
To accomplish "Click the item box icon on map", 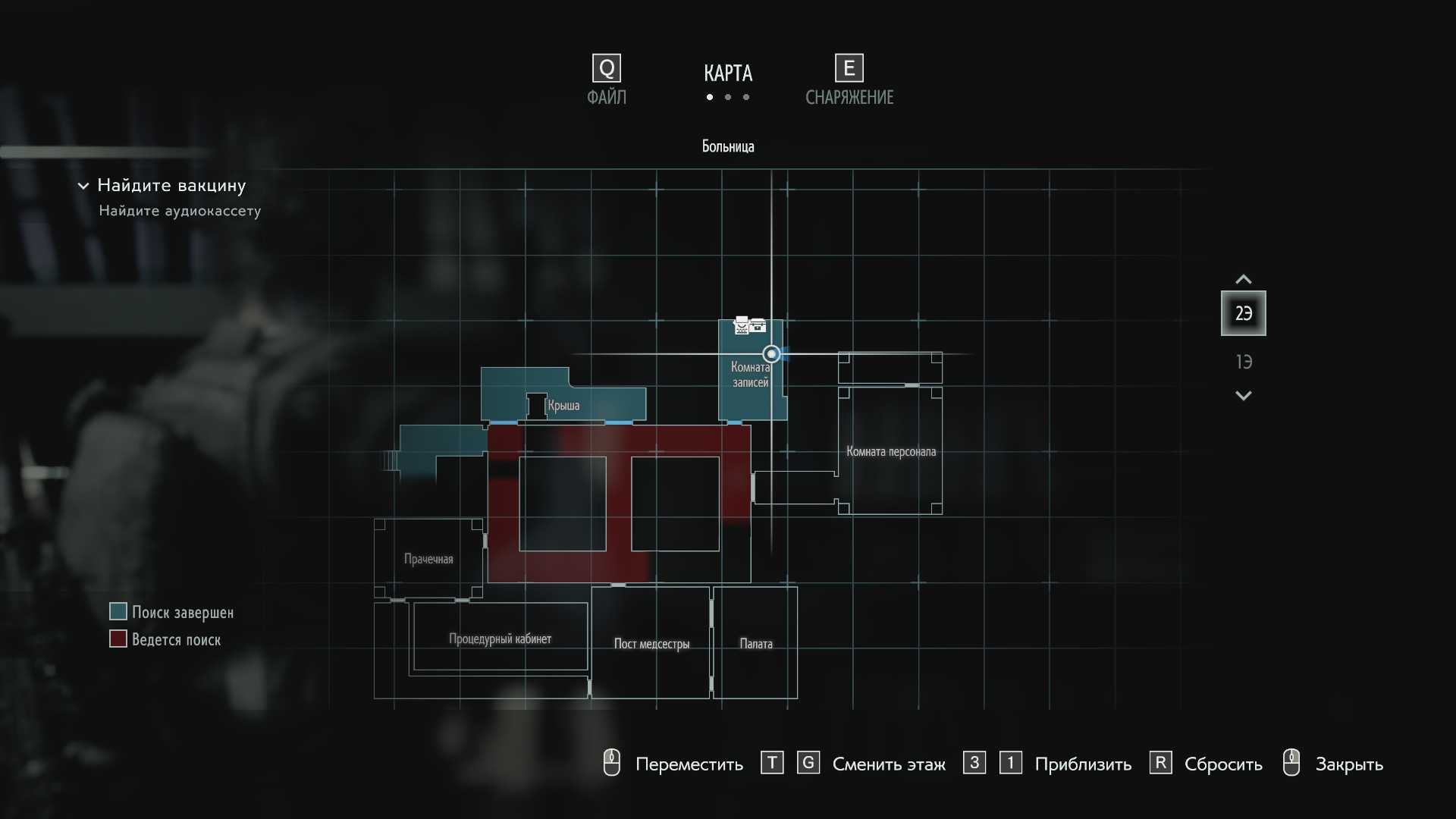I will click(758, 326).
